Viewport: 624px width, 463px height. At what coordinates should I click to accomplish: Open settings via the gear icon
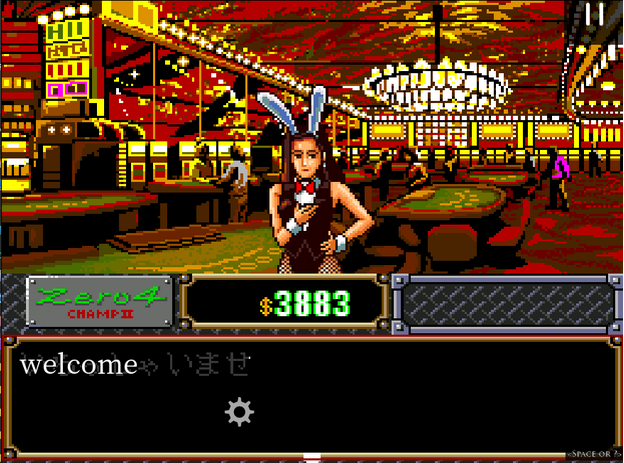pos(239,411)
